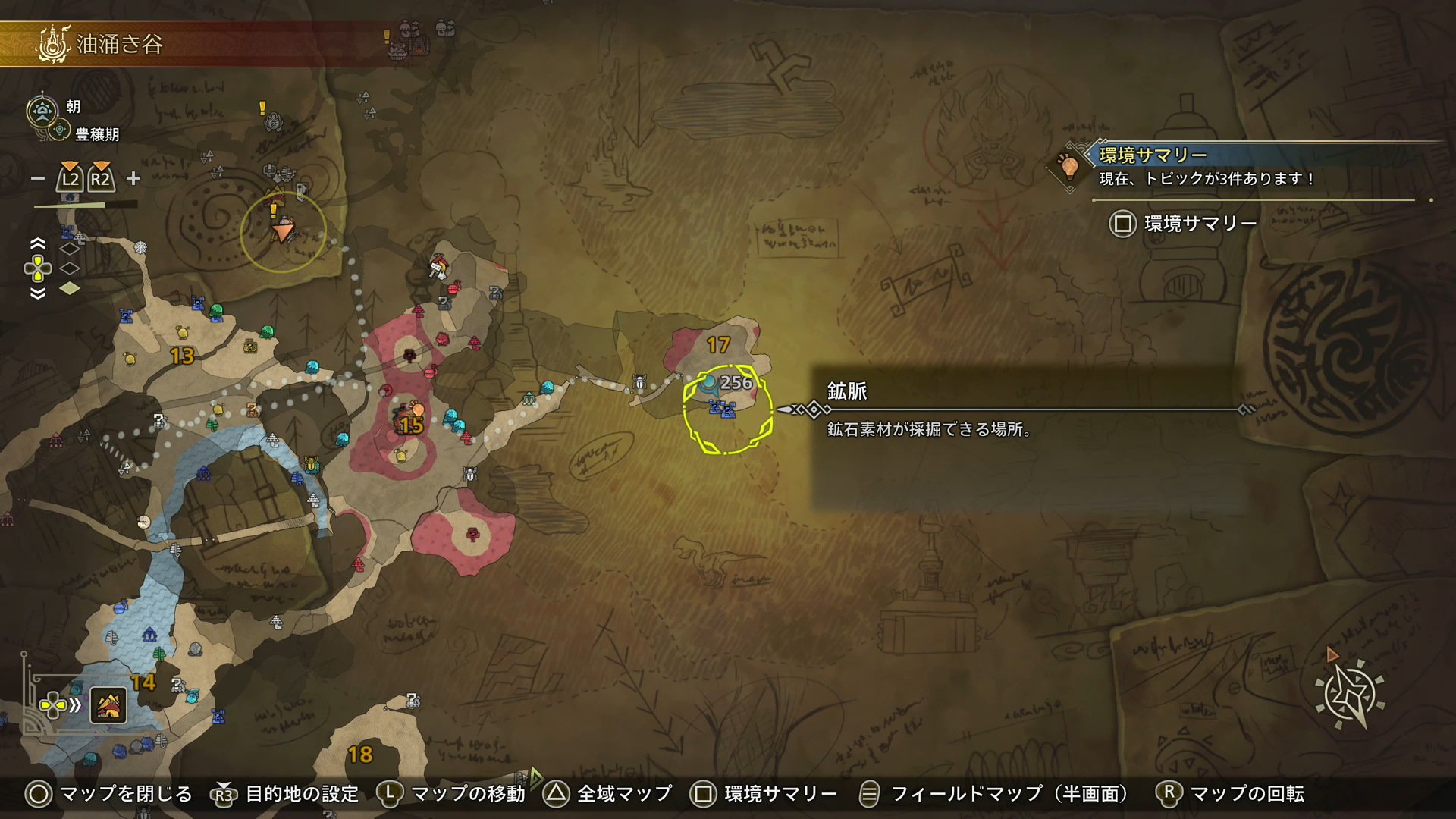Select the area 18 number on the map
The image size is (1456, 819).
coord(360,755)
